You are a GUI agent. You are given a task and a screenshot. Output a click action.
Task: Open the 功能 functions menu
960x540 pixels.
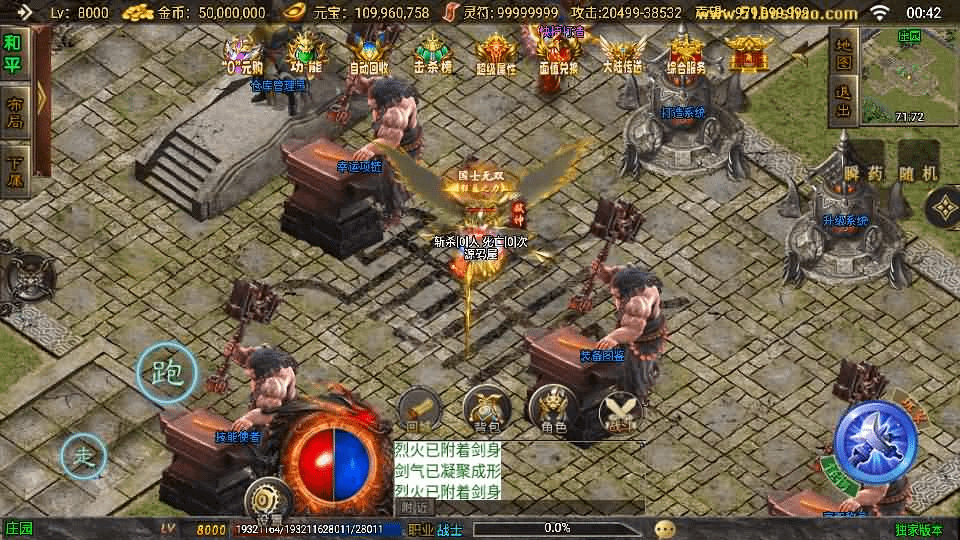[x=305, y=53]
